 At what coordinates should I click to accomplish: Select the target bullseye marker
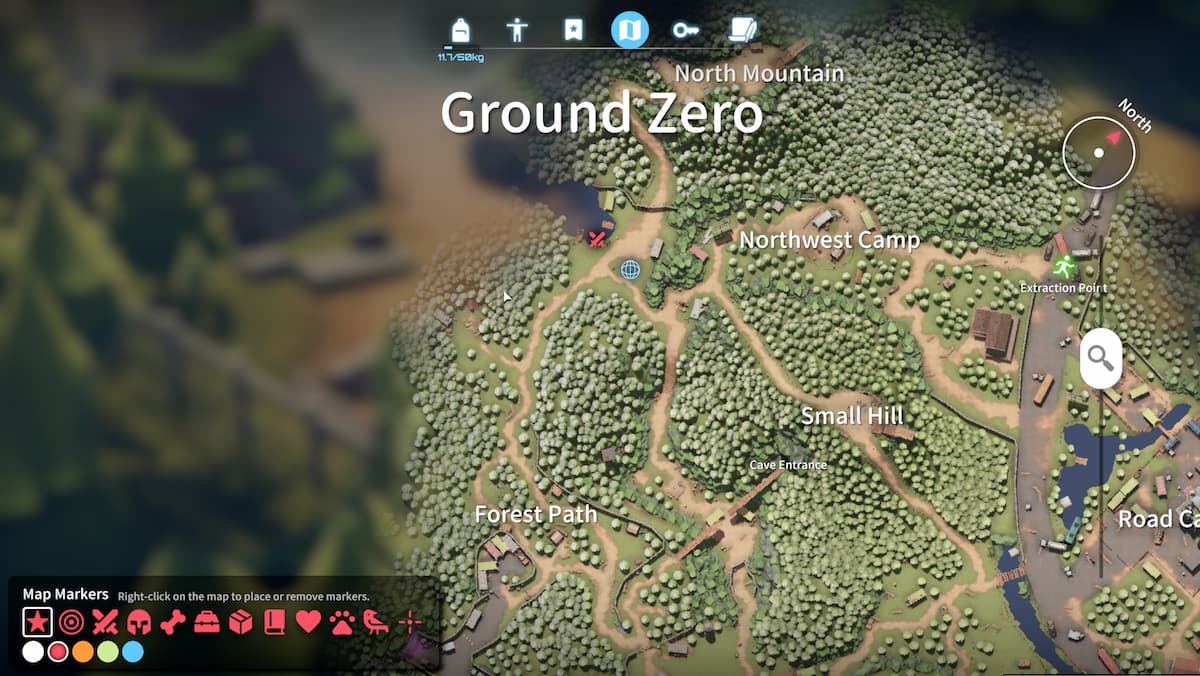coord(71,623)
